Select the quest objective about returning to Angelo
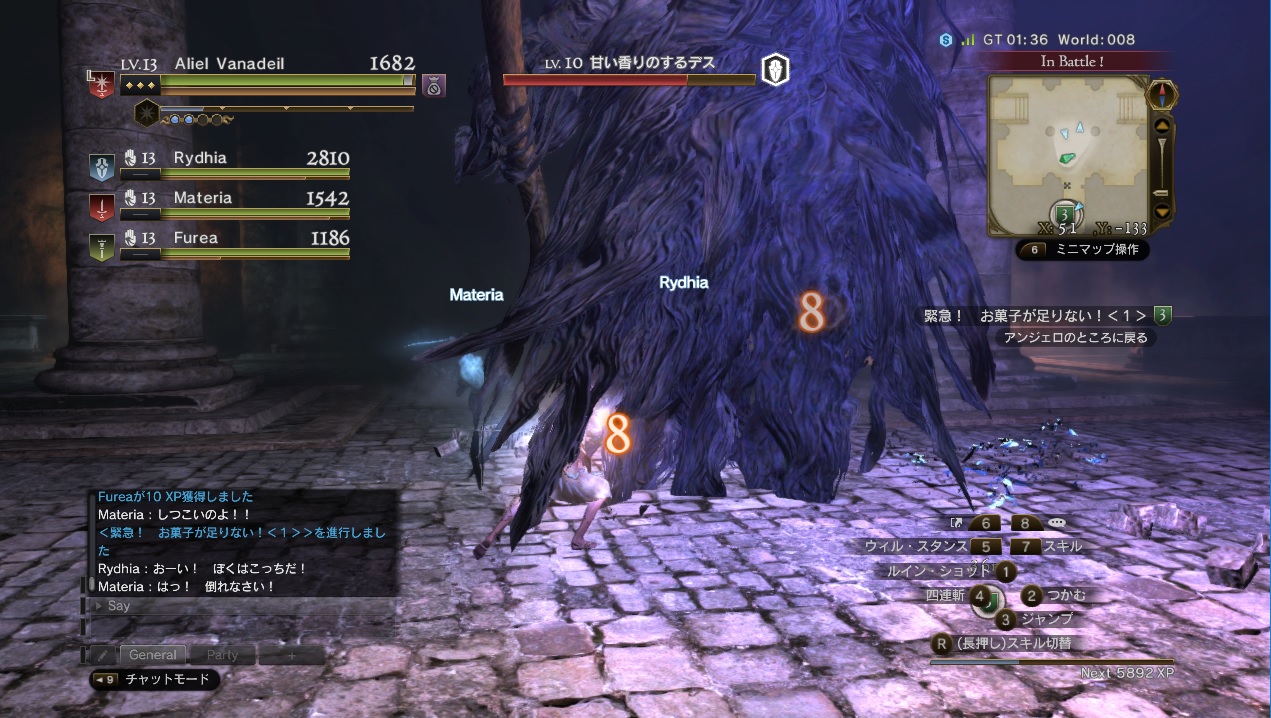Image resolution: width=1271 pixels, height=718 pixels. tap(1076, 338)
